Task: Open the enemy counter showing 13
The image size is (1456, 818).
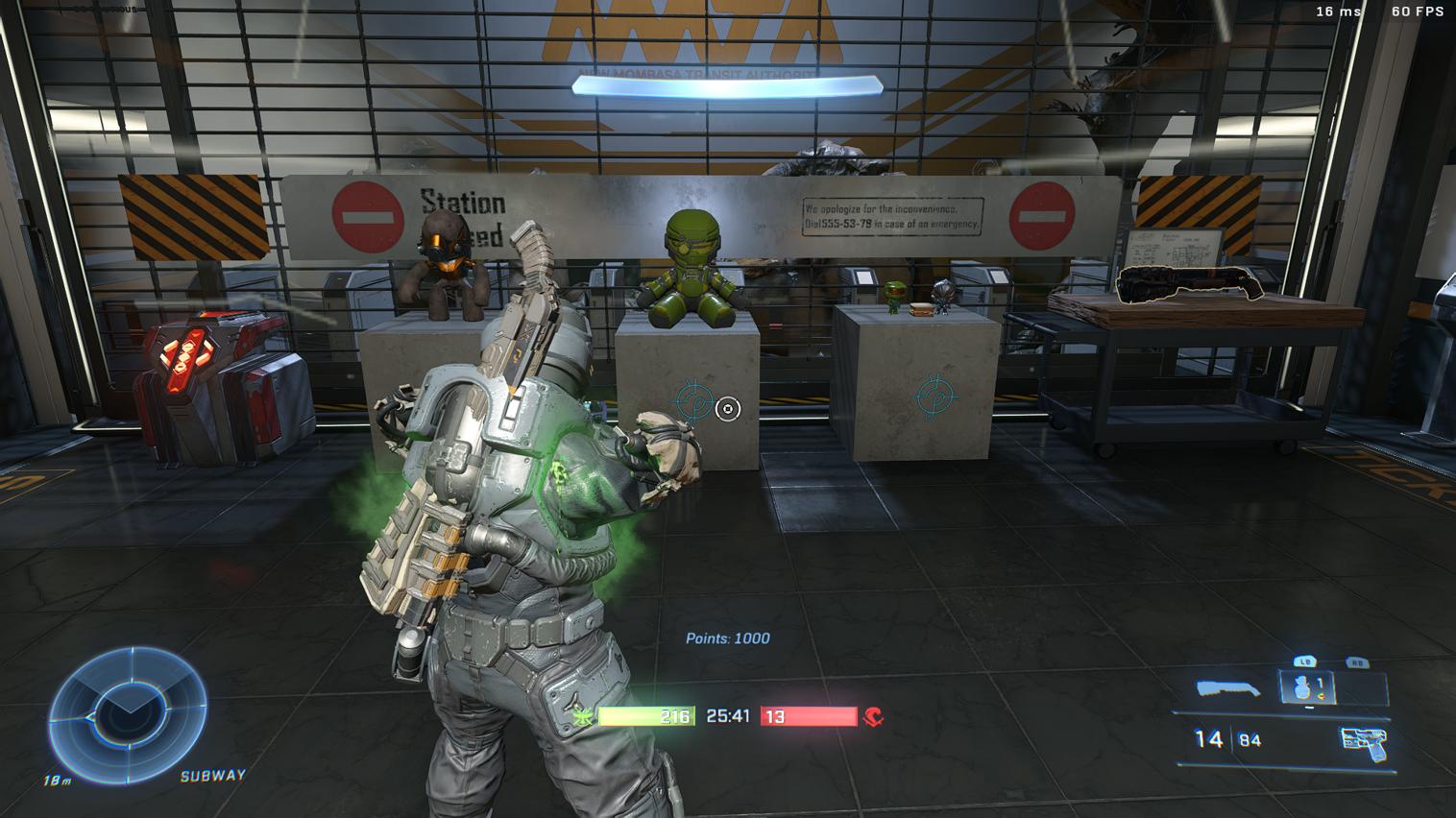Action: [x=810, y=715]
